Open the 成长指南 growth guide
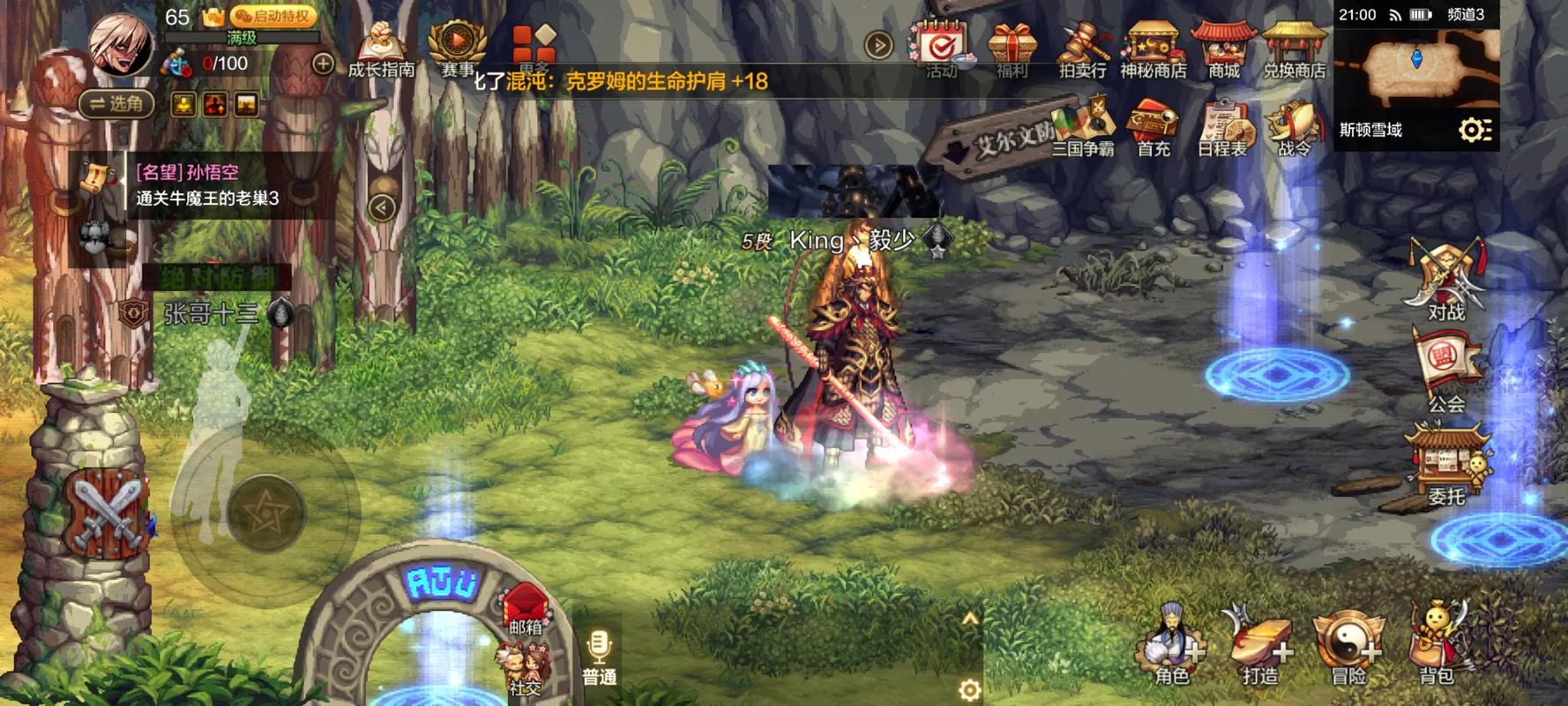Viewport: 1568px width, 706px height. point(381,49)
